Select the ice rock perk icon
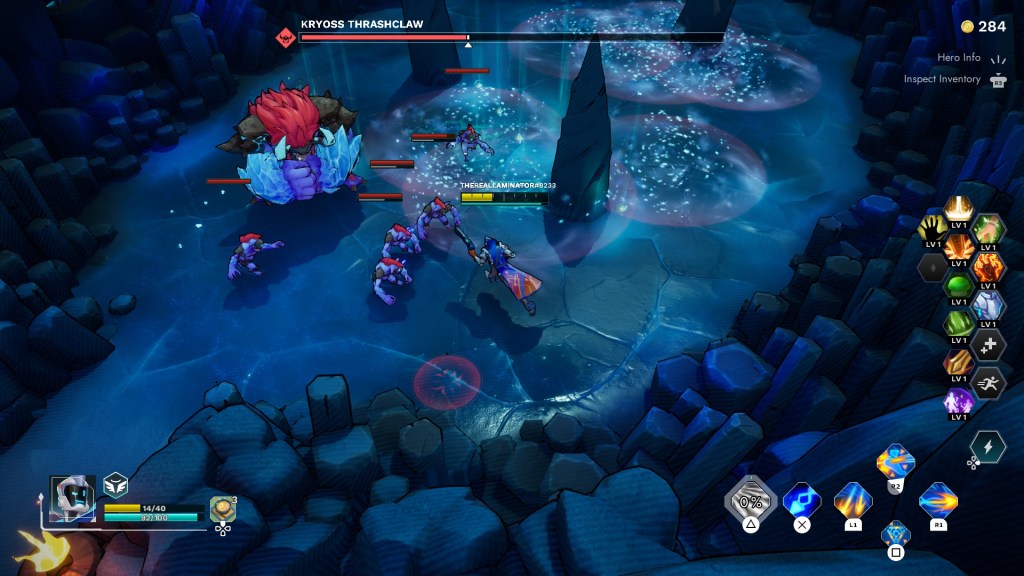 988,305
